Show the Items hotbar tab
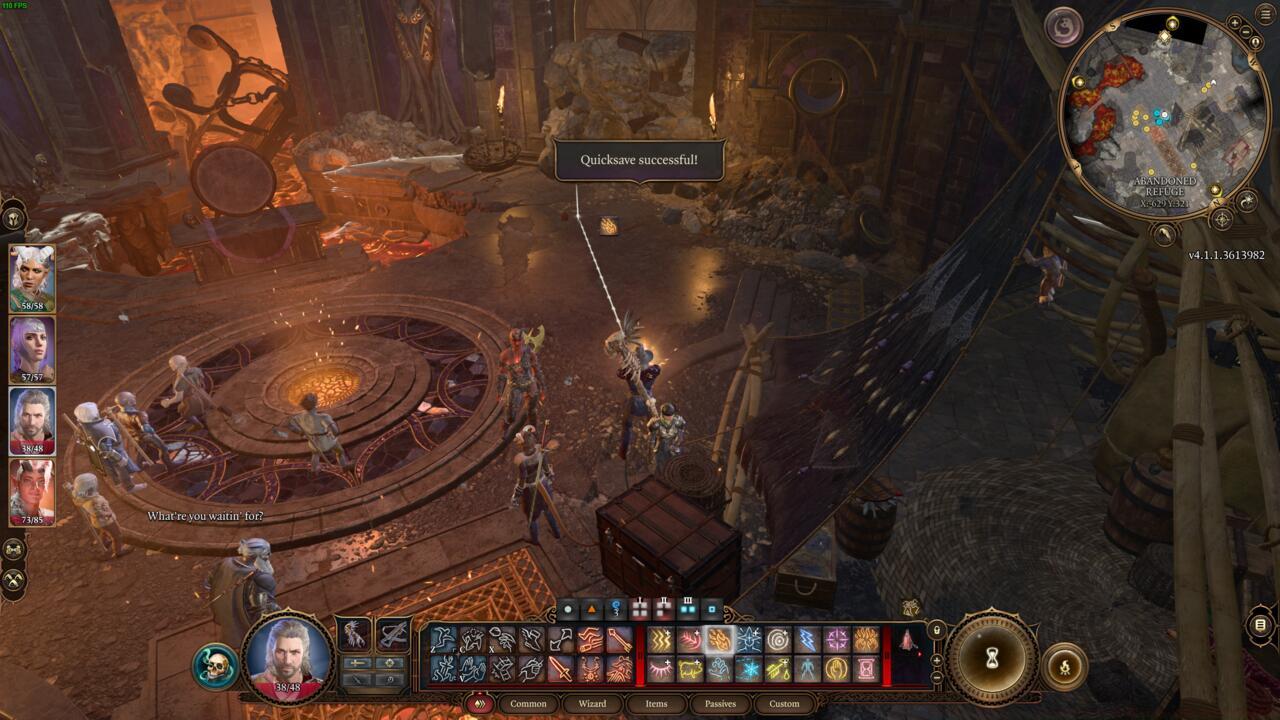 (656, 704)
